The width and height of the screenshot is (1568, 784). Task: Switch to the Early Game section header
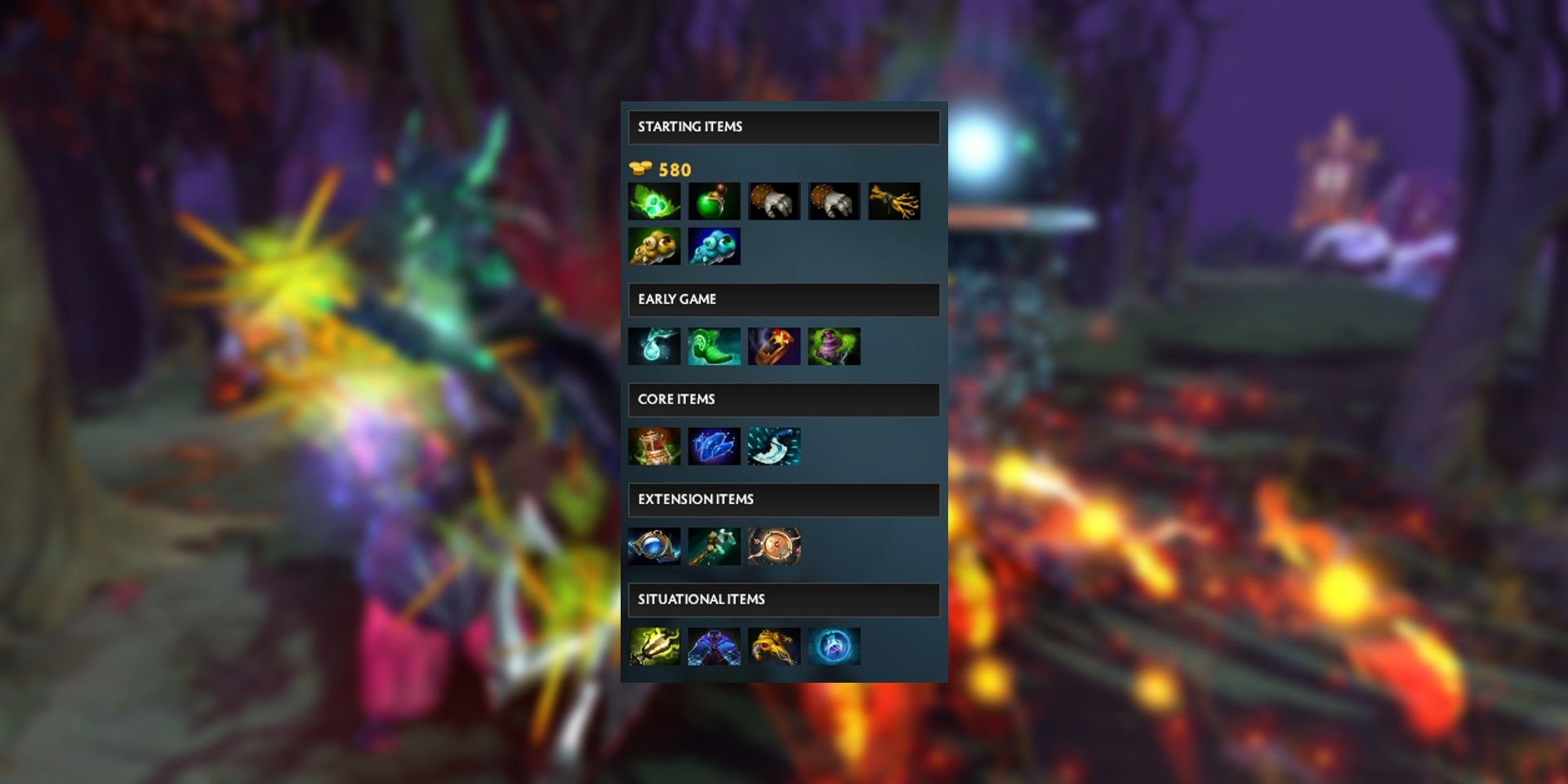[784, 299]
